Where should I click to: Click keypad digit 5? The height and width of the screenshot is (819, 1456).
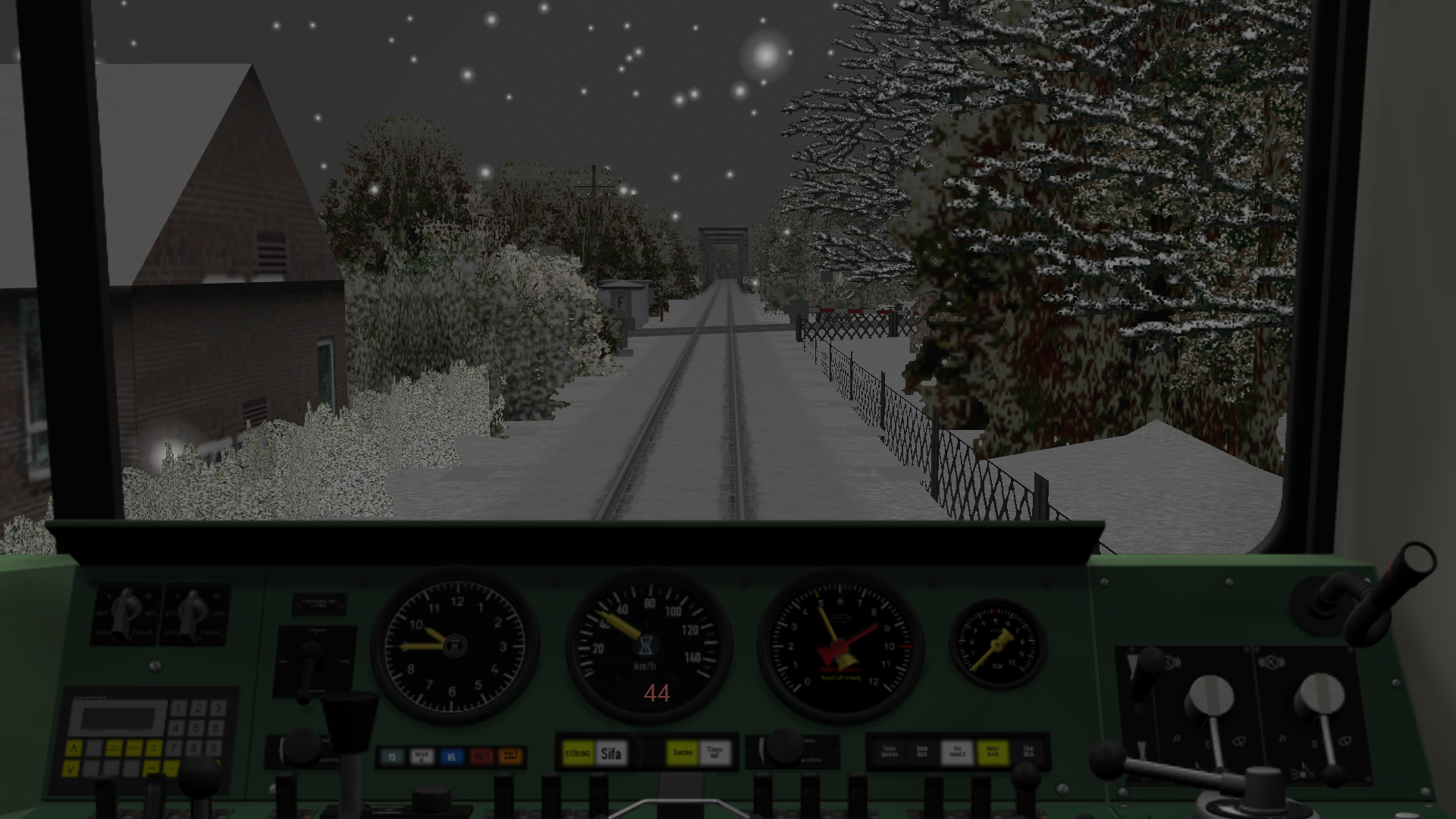[197, 728]
